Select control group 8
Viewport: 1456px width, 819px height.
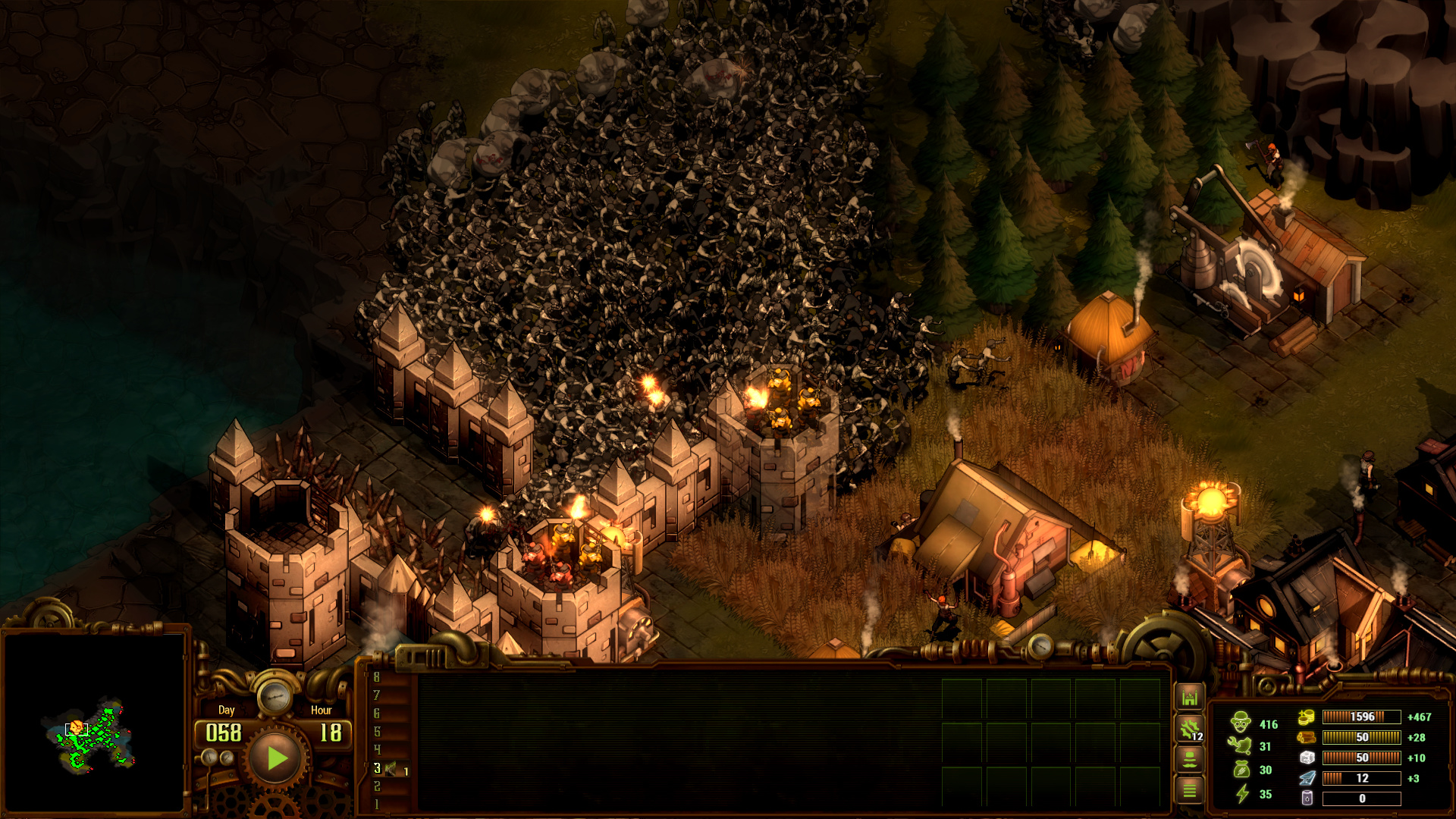click(377, 677)
